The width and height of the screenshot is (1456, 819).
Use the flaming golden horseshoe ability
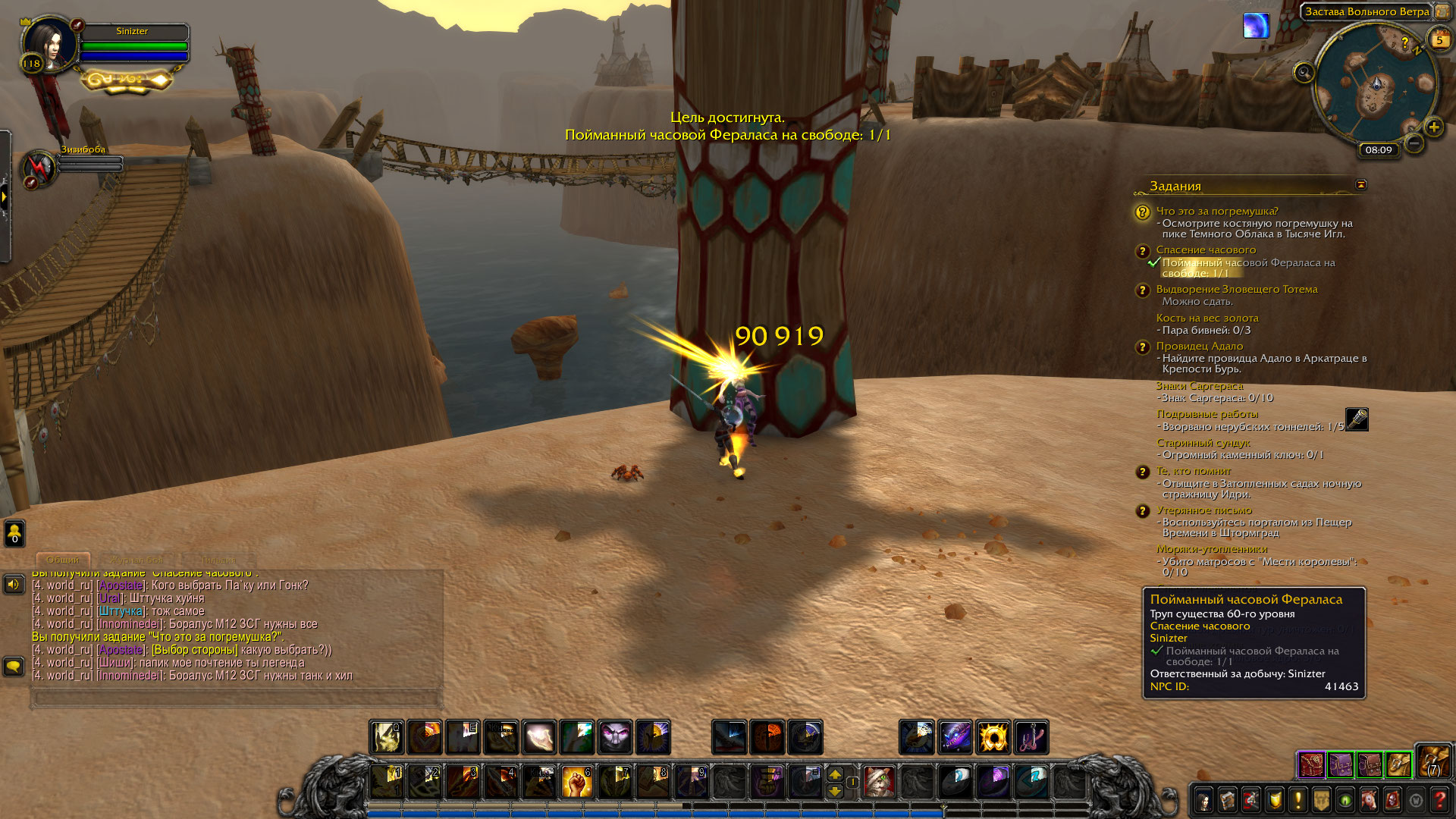tap(993, 737)
